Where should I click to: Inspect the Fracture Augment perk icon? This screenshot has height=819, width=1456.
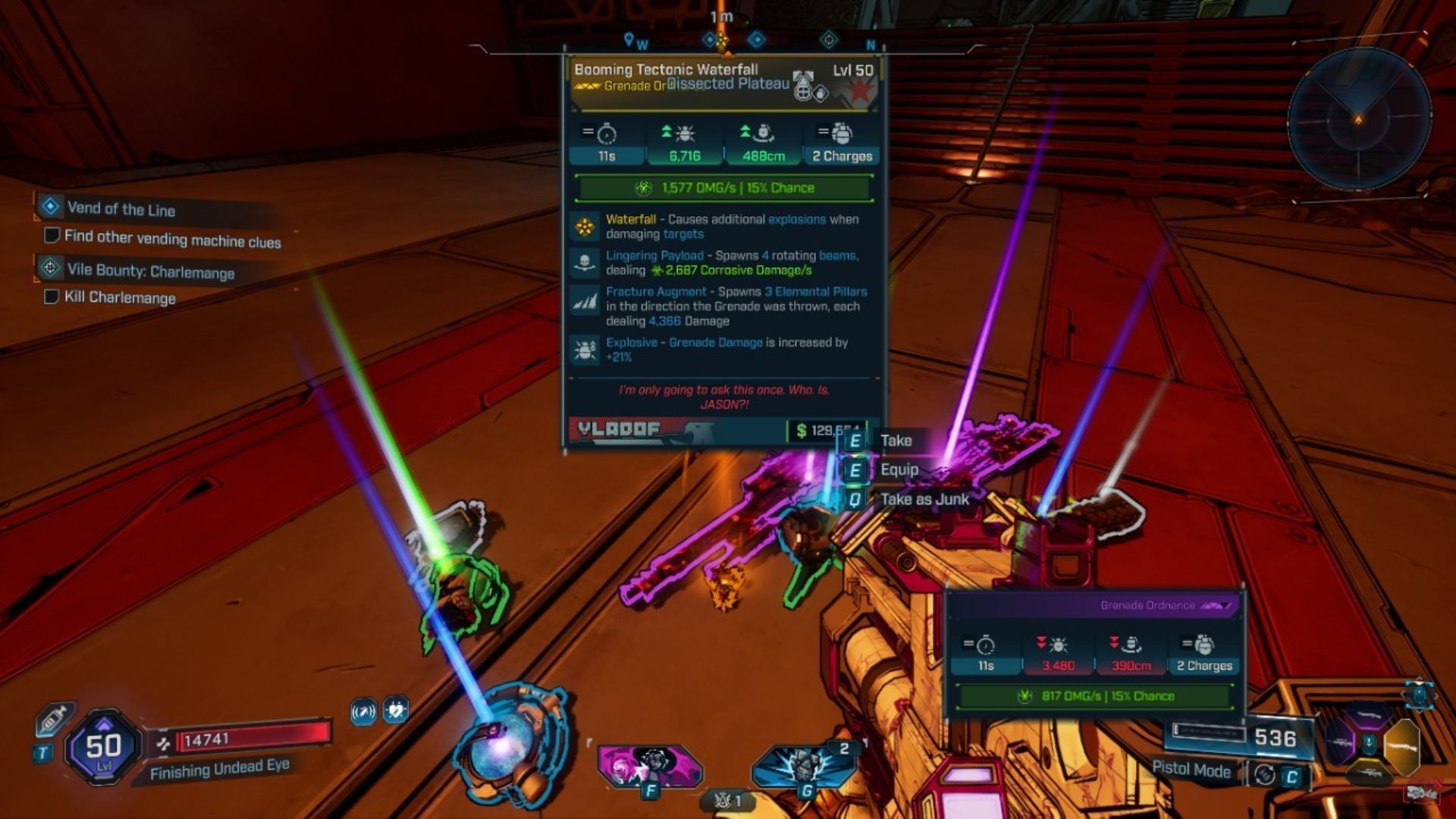tap(585, 301)
